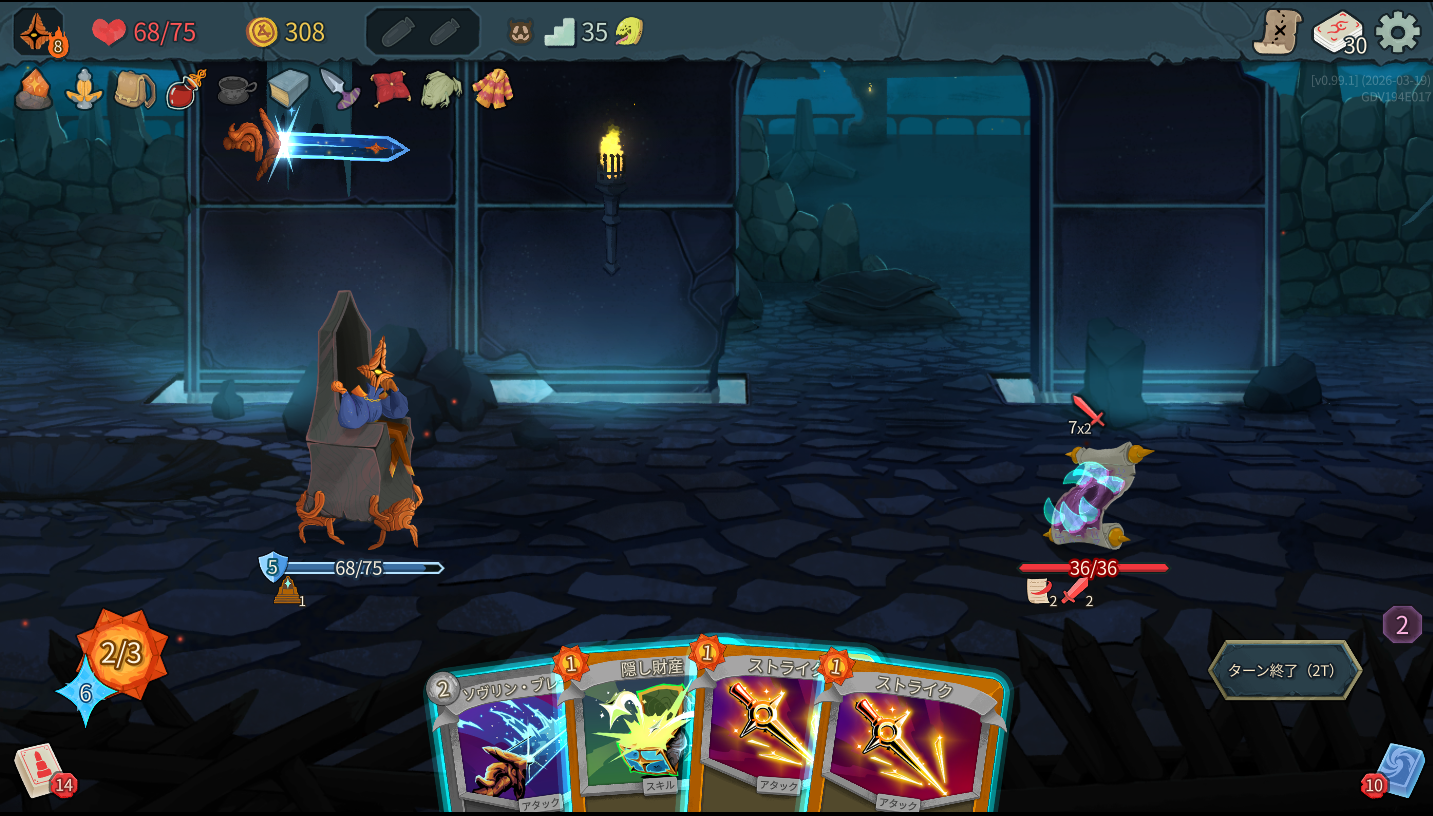Inspect the orange flame crystal relic
This screenshot has height=816, width=1433.
[x=33, y=89]
